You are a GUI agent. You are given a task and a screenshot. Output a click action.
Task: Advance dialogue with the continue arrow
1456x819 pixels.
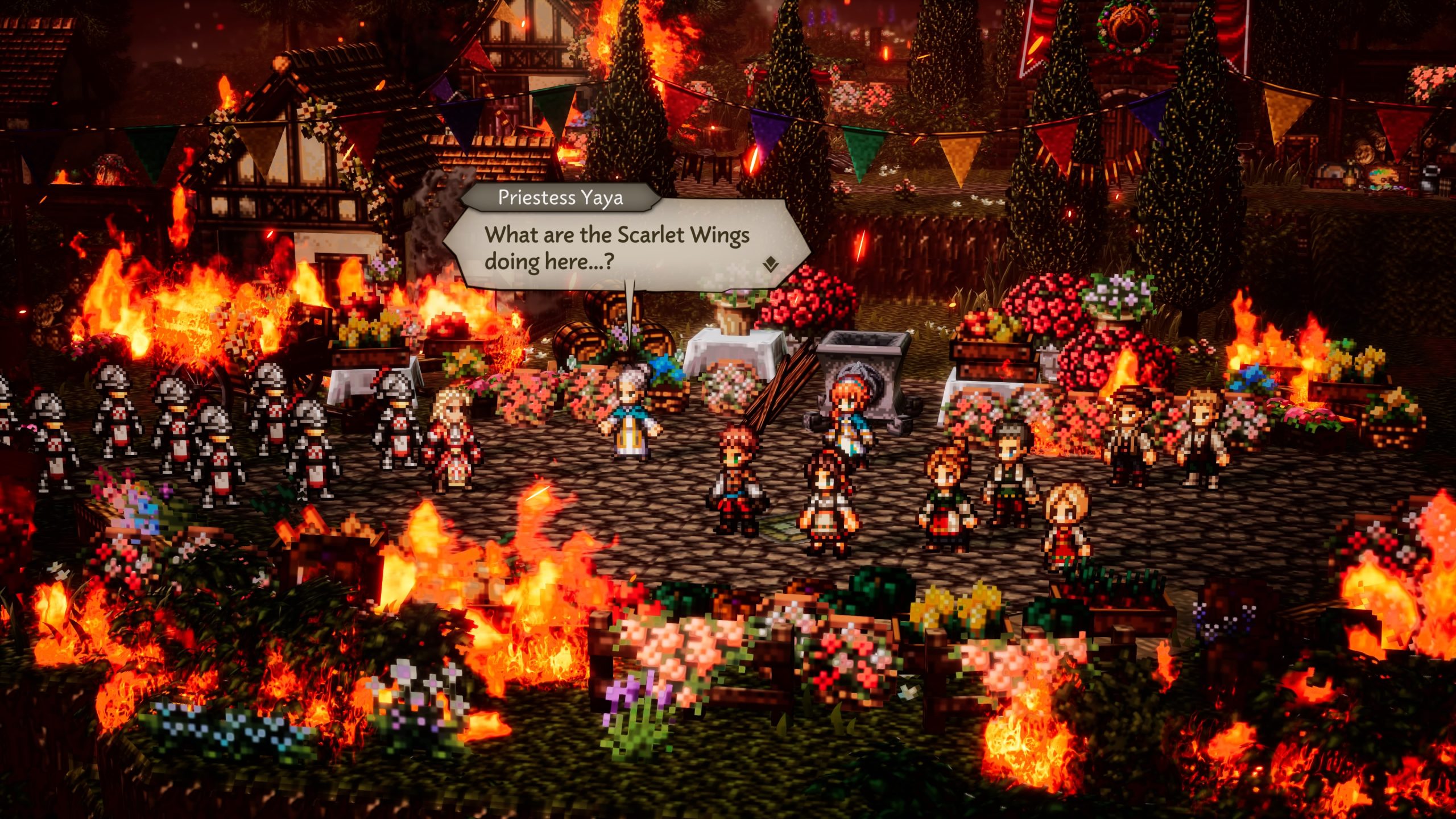click(x=770, y=264)
